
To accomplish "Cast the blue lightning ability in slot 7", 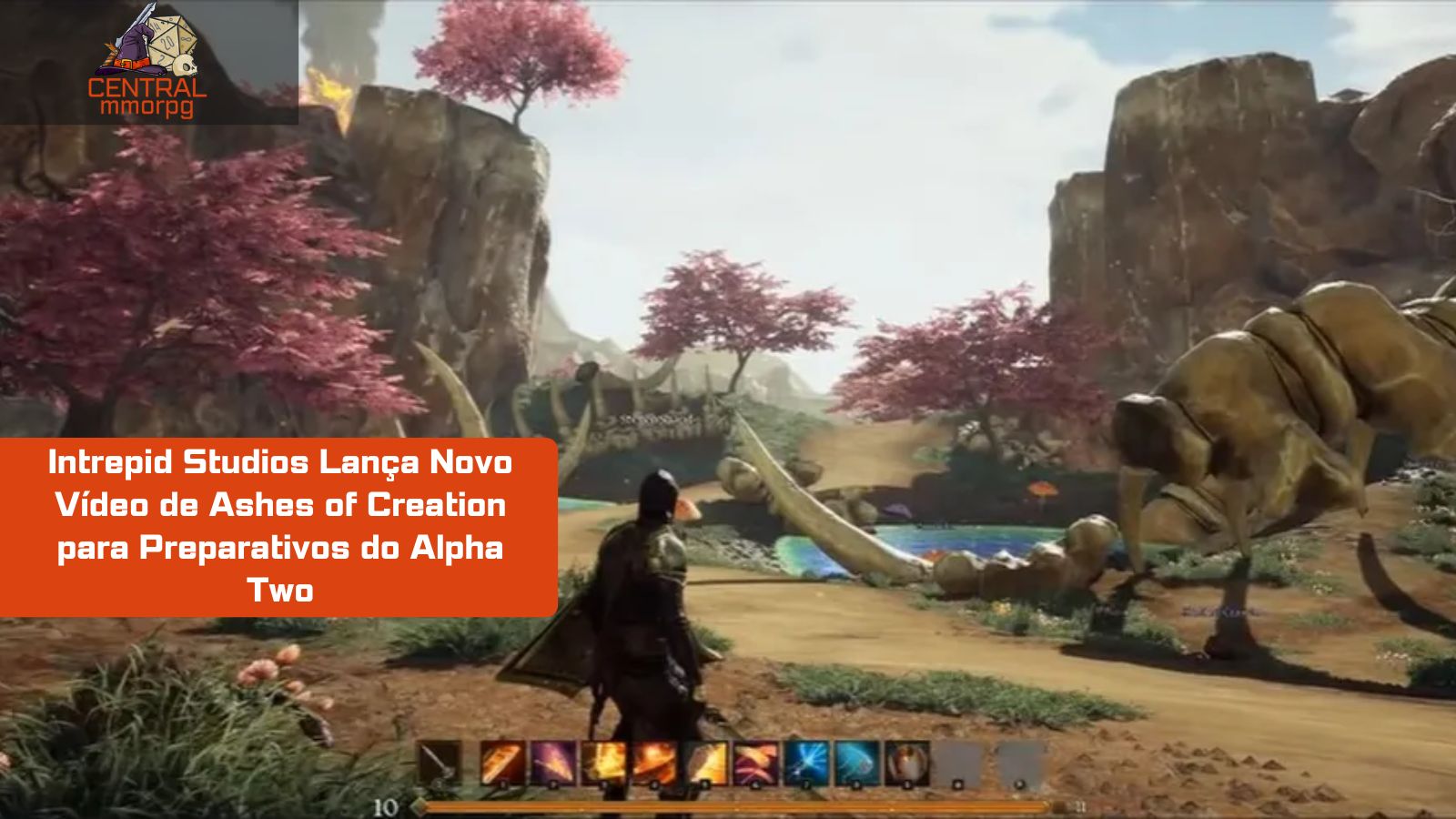I will [x=805, y=763].
